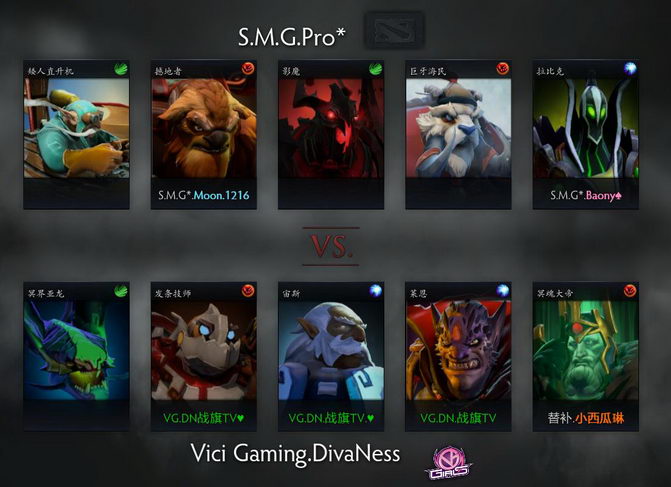Choose the Clockwerk hero card

point(203,352)
